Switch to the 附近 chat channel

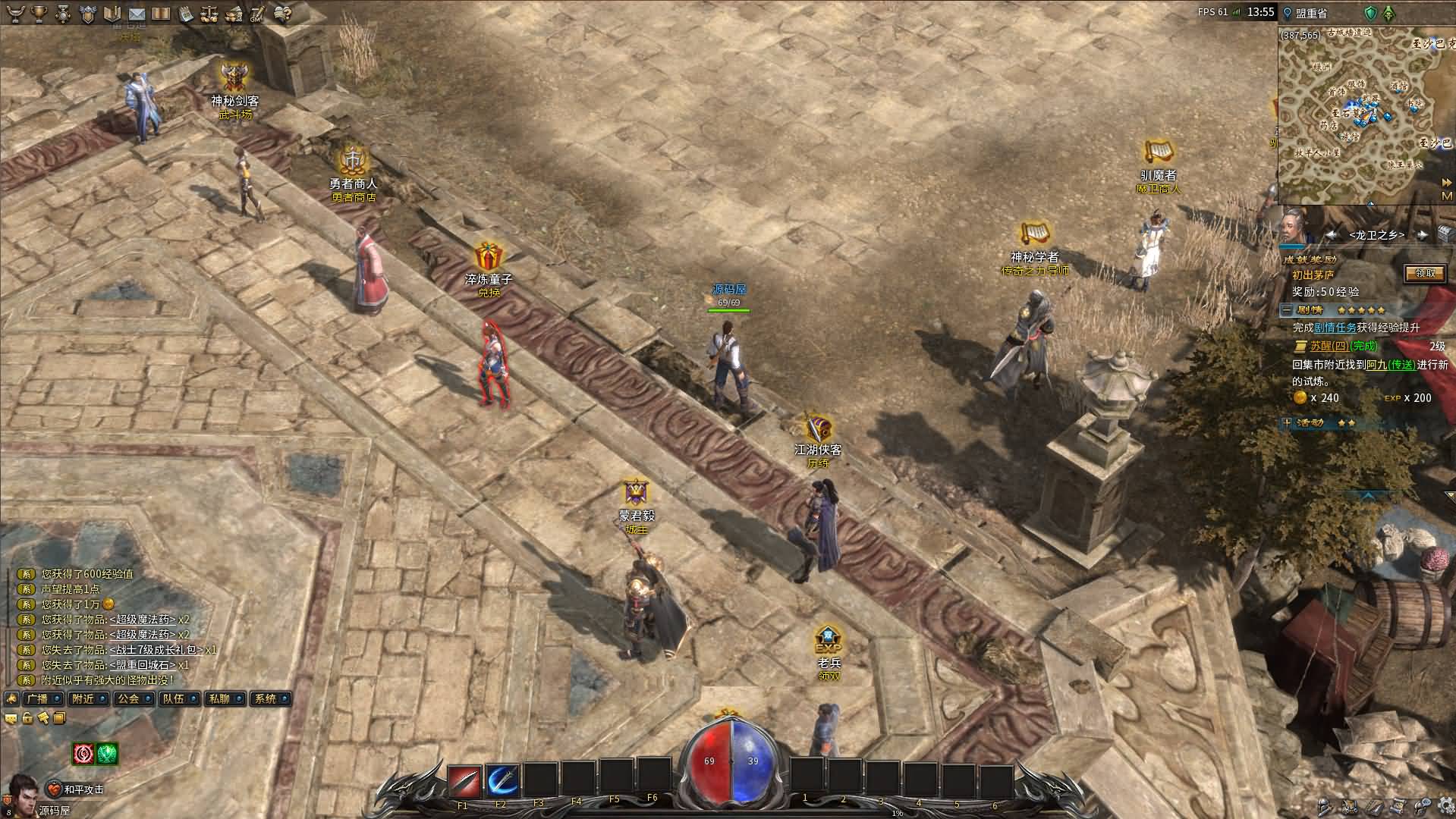point(82,699)
